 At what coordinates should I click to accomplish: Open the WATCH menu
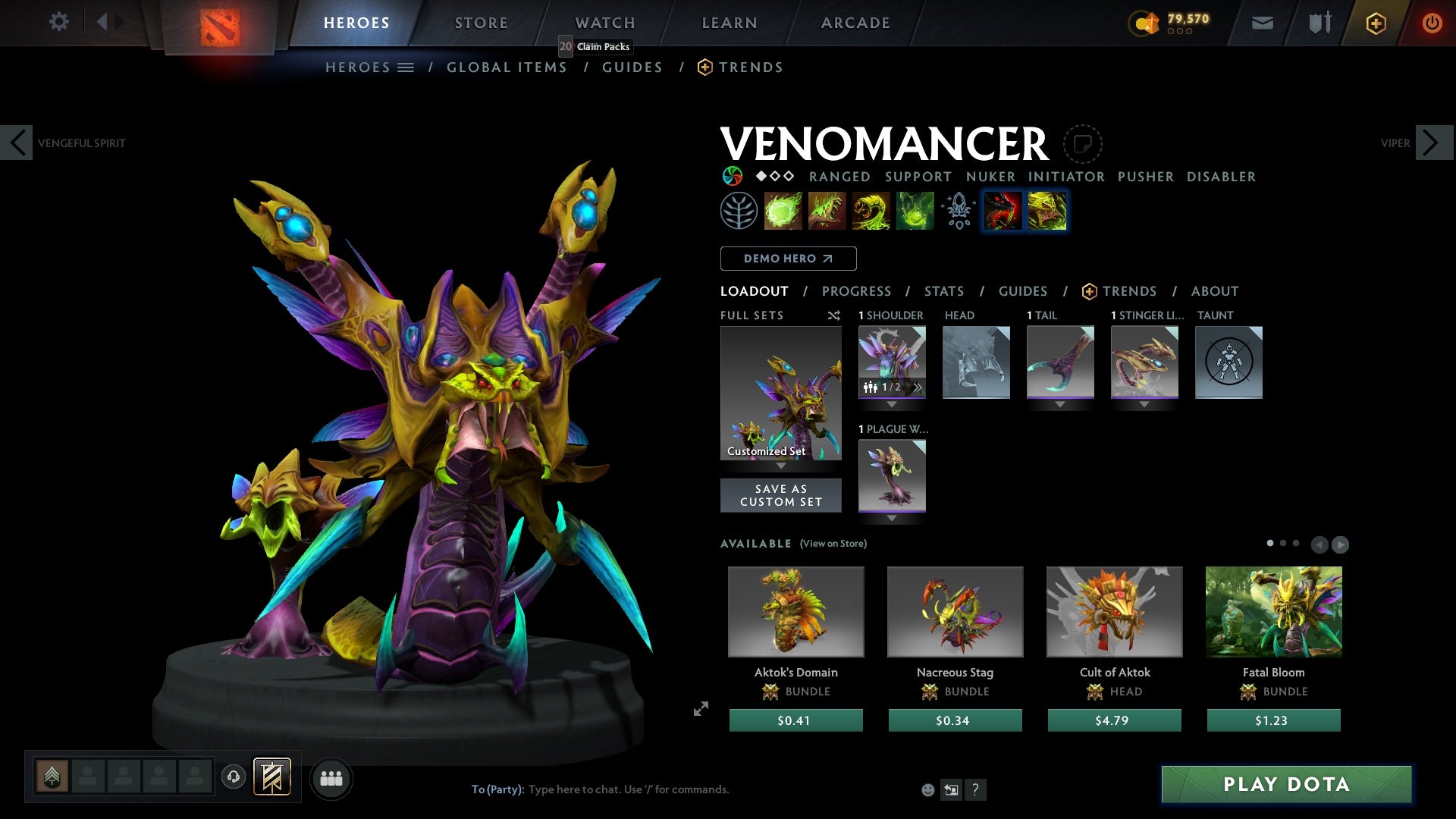pos(604,22)
